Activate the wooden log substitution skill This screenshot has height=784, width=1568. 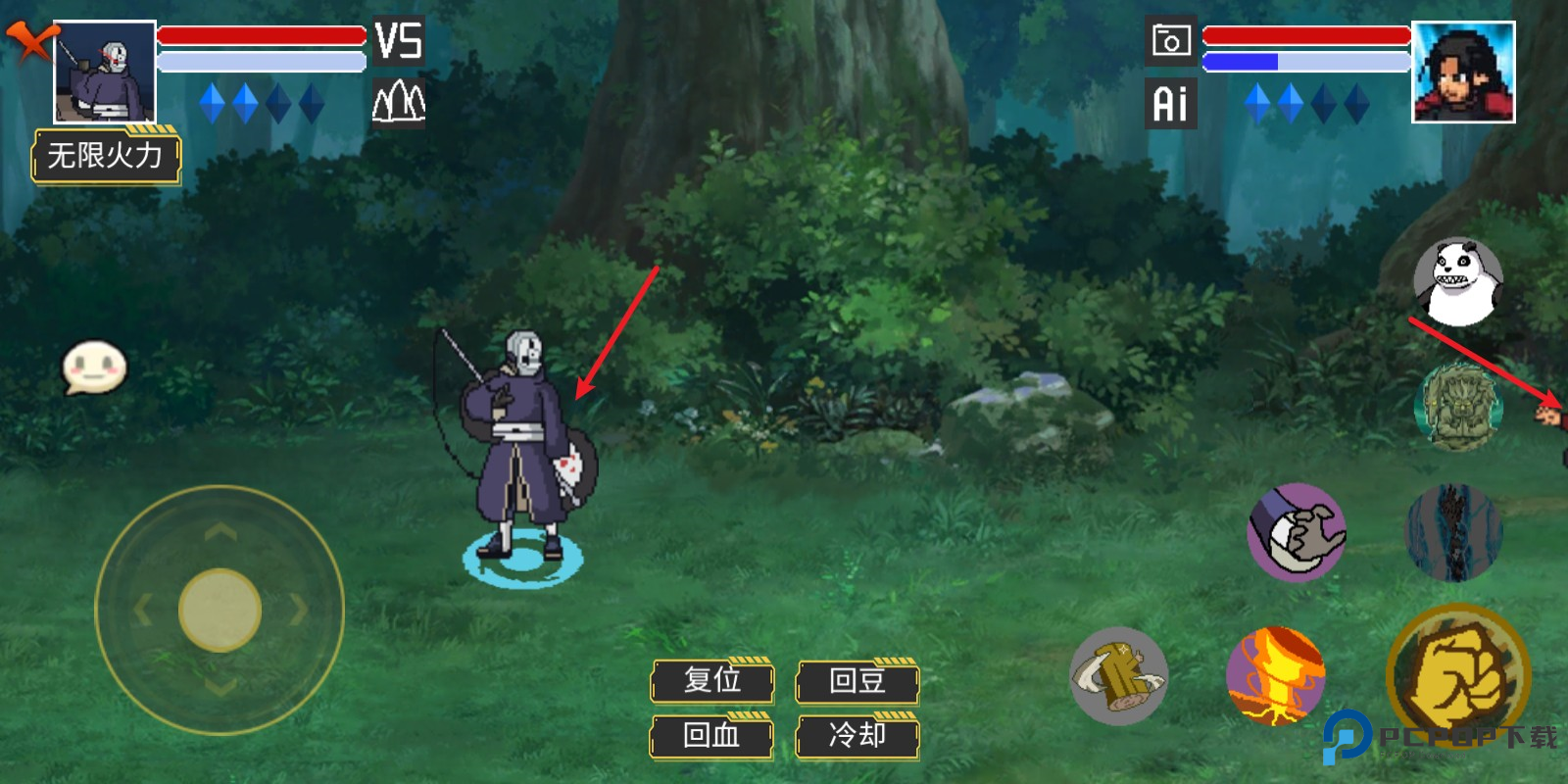1118,676
